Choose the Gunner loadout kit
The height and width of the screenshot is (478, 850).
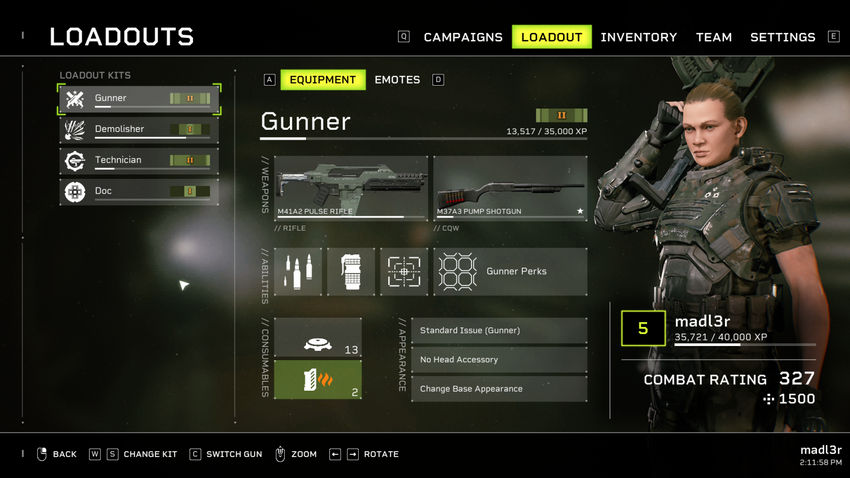pyautogui.click(x=139, y=99)
